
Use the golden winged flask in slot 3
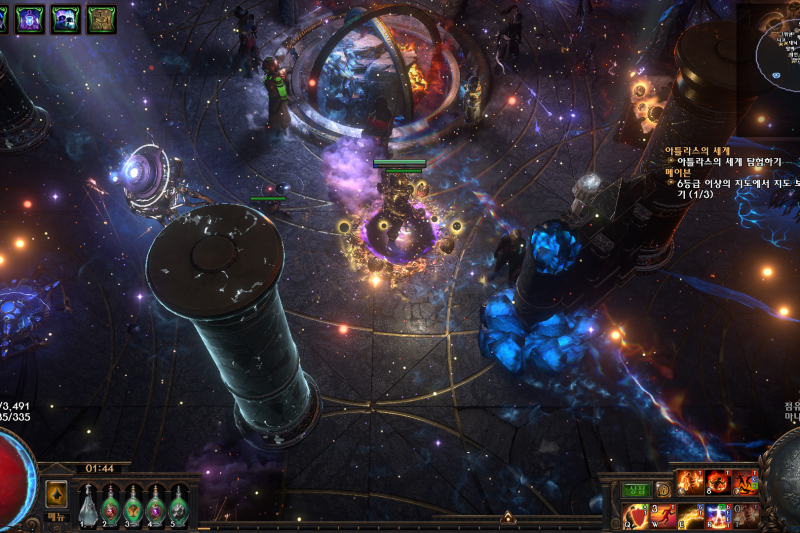click(x=134, y=505)
